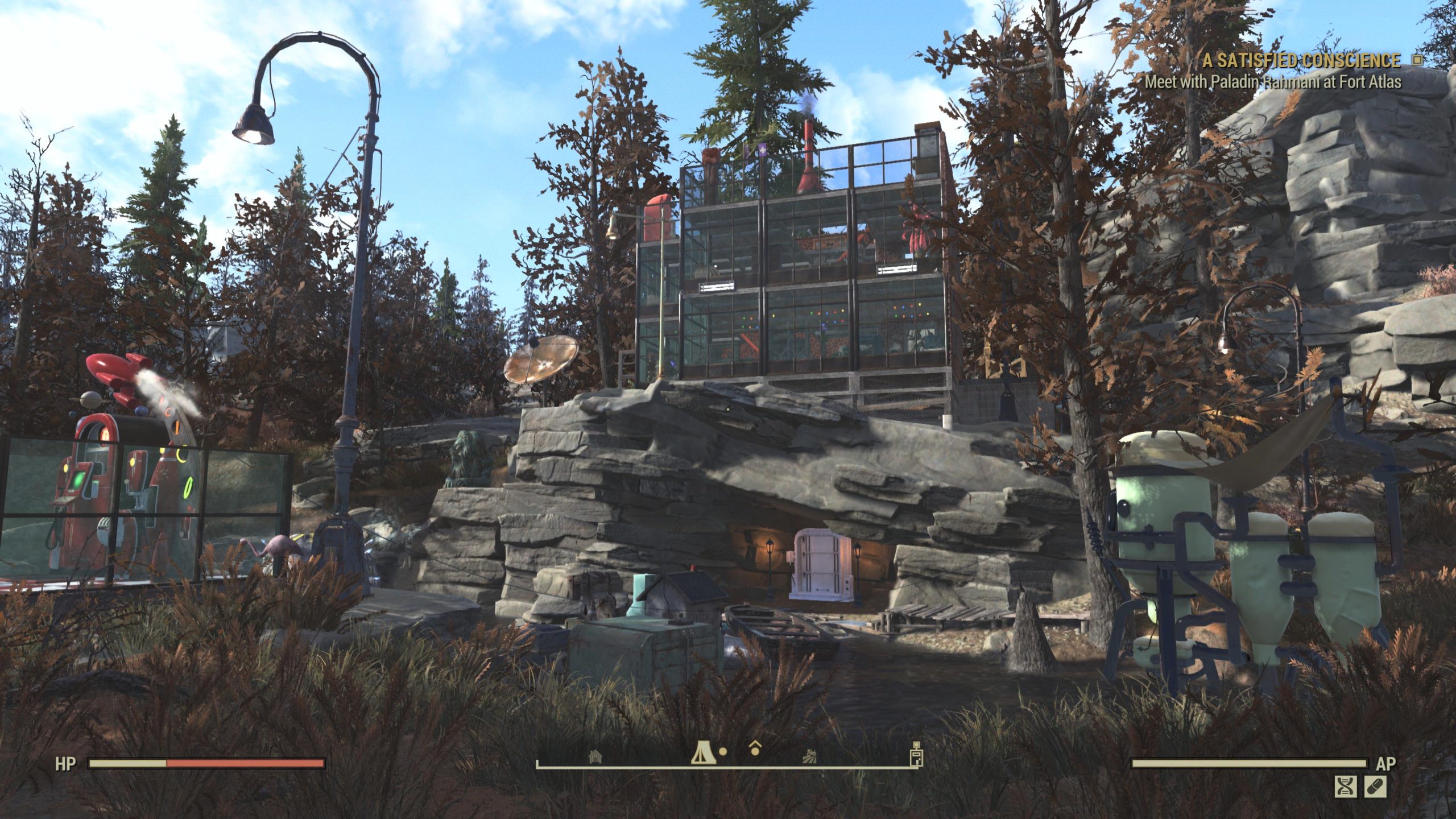
Task: Click the train station icon on the compass
Action: 810,756
